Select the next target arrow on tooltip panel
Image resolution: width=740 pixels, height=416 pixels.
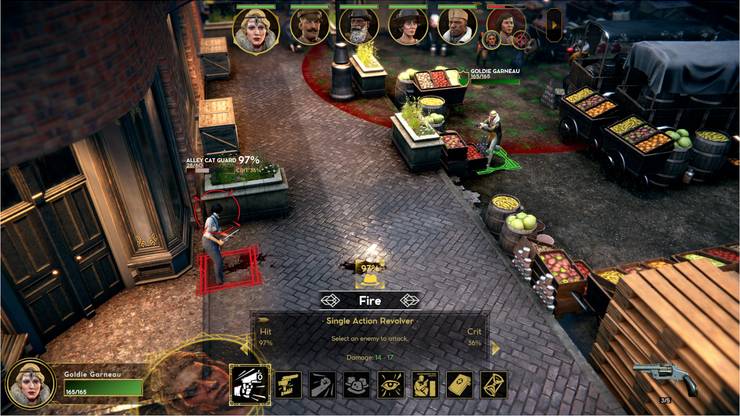(493, 347)
